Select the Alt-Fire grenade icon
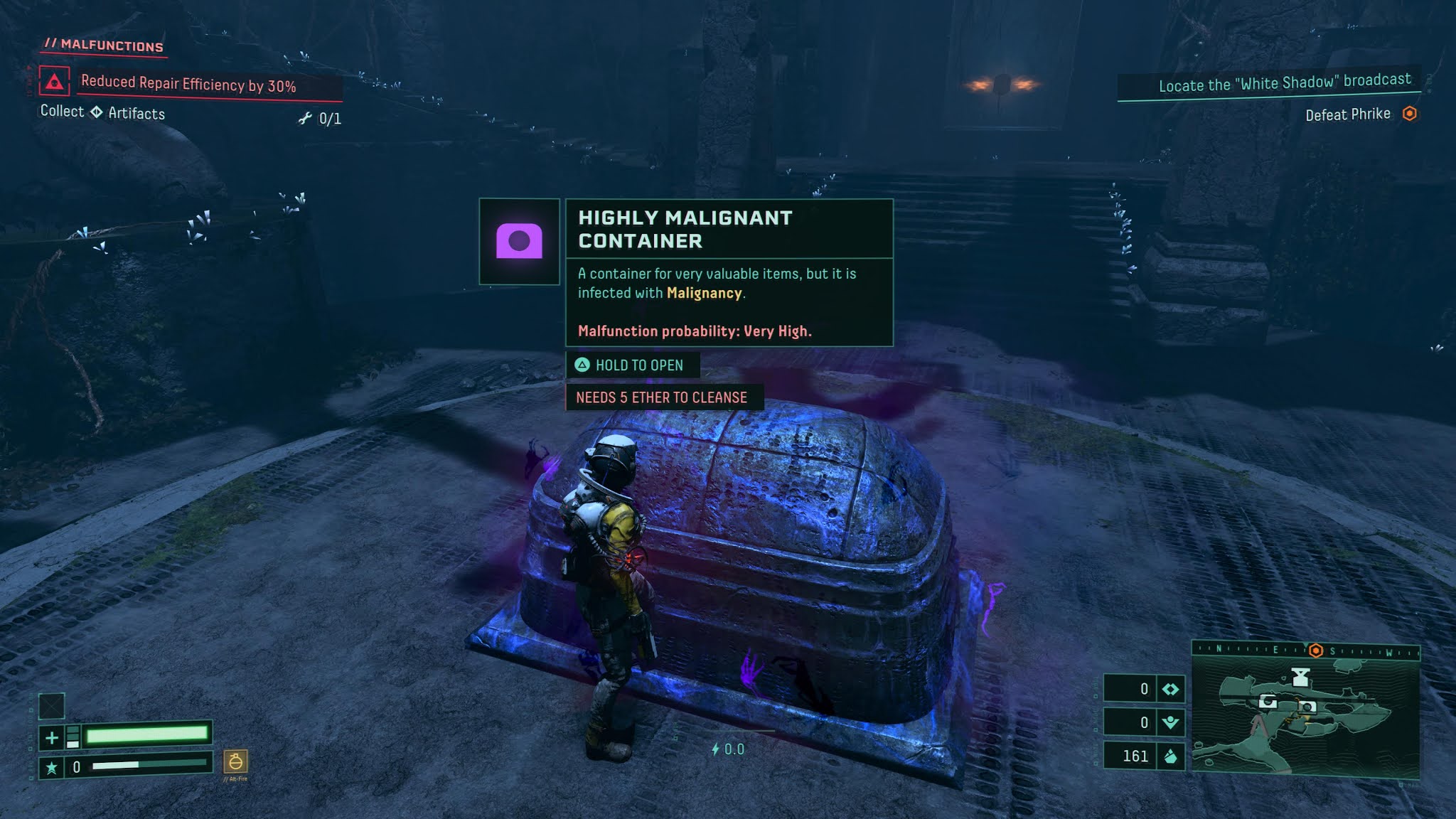The width and height of the screenshot is (1456, 819). pyautogui.click(x=235, y=762)
